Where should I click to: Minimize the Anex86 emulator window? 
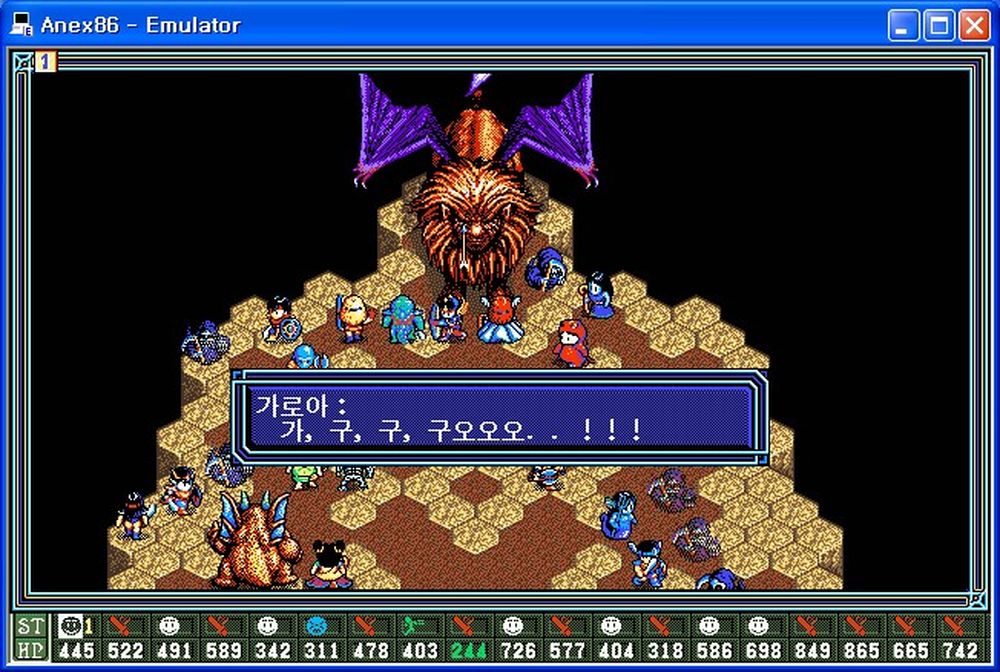pos(904,26)
